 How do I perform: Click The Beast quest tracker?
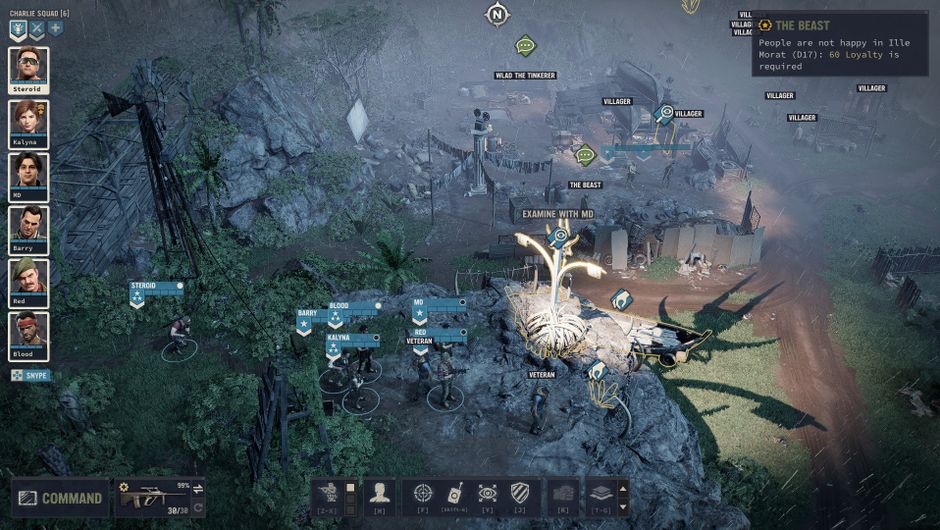point(801,25)
